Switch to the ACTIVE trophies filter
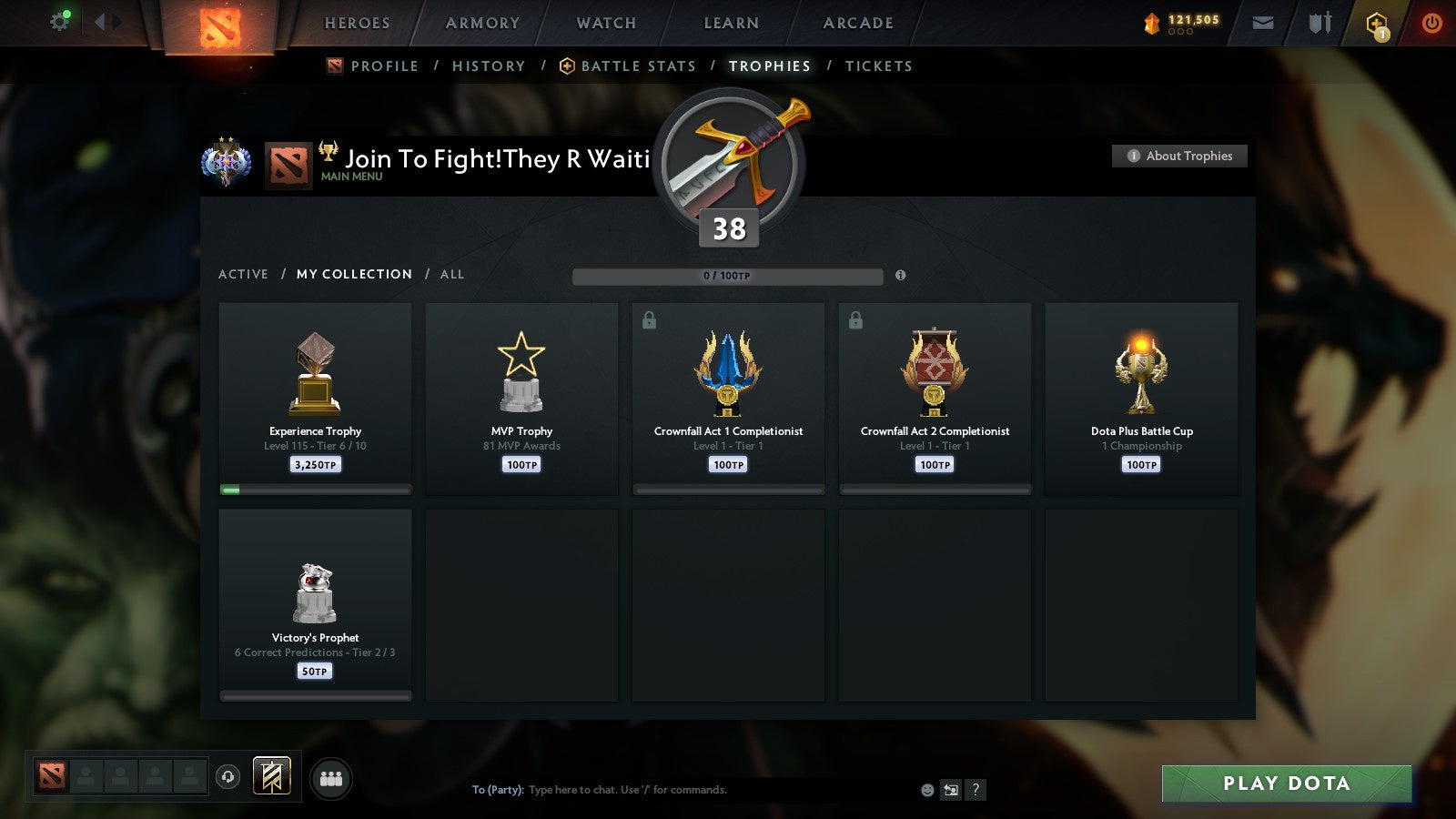Screen dimensions: 1456x819 pyautogui.click(x=244, y=274)
